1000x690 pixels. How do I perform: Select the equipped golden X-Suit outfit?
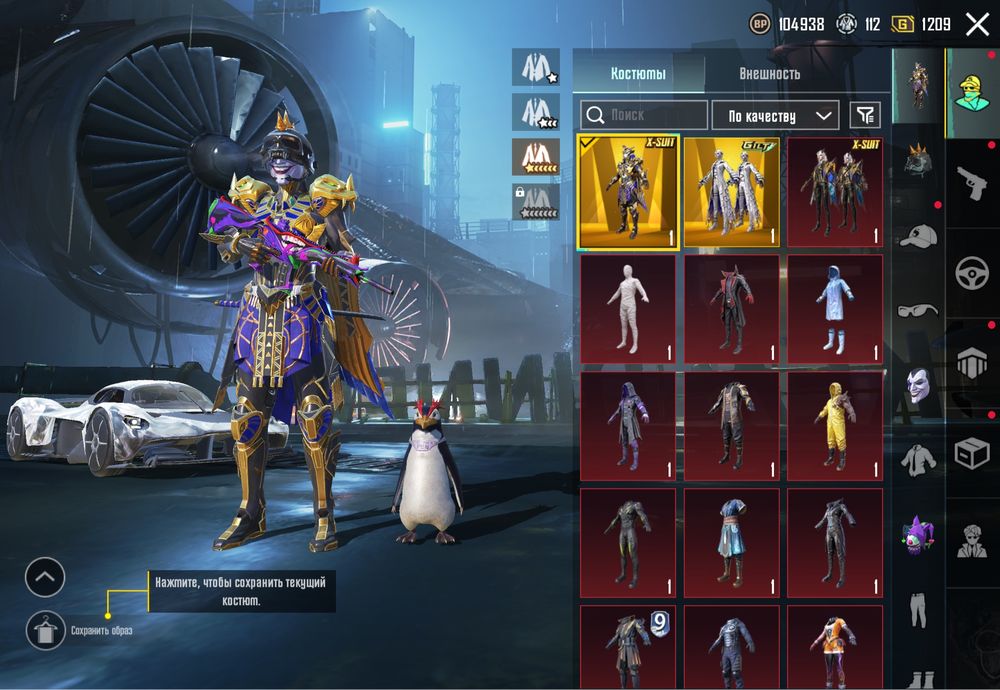pyautogui.click(x=628, y=191)
